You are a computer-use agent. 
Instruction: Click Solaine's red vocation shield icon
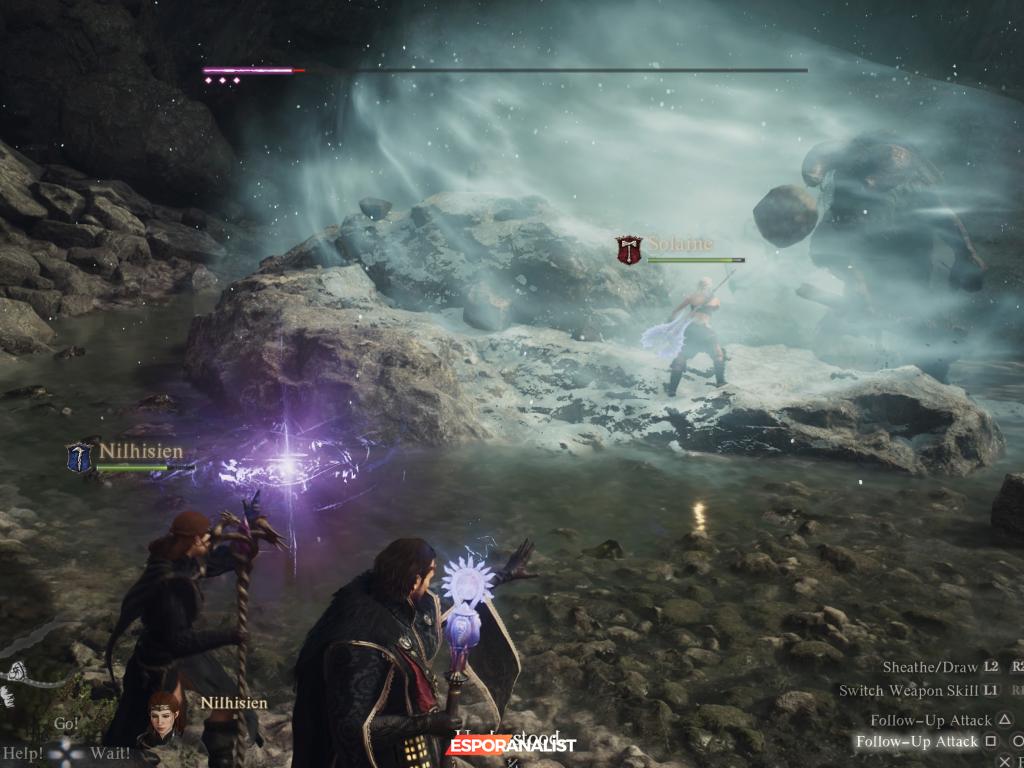pos(629,250)
